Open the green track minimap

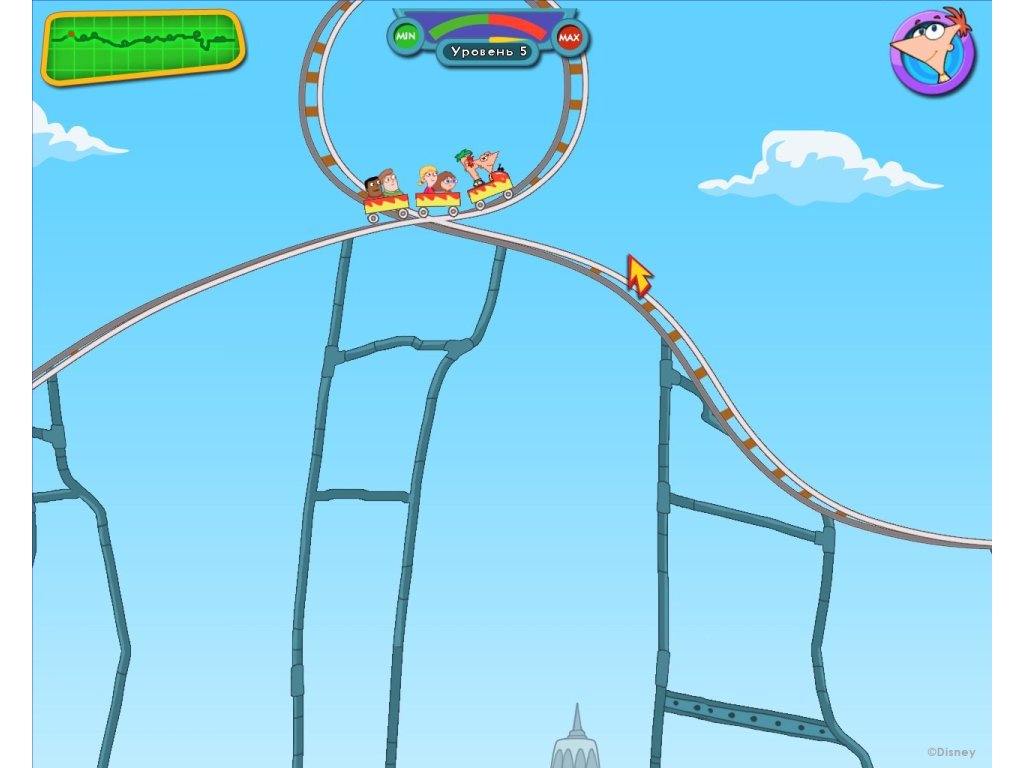[143, 46]
